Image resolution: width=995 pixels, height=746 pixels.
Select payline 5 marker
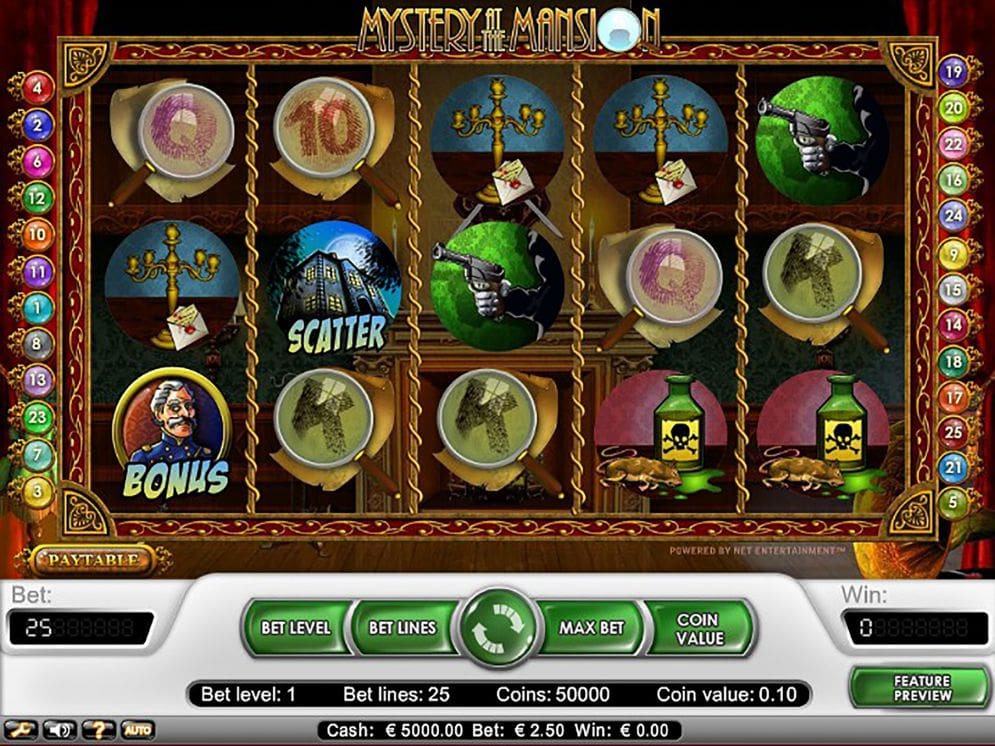click(954, 503)
